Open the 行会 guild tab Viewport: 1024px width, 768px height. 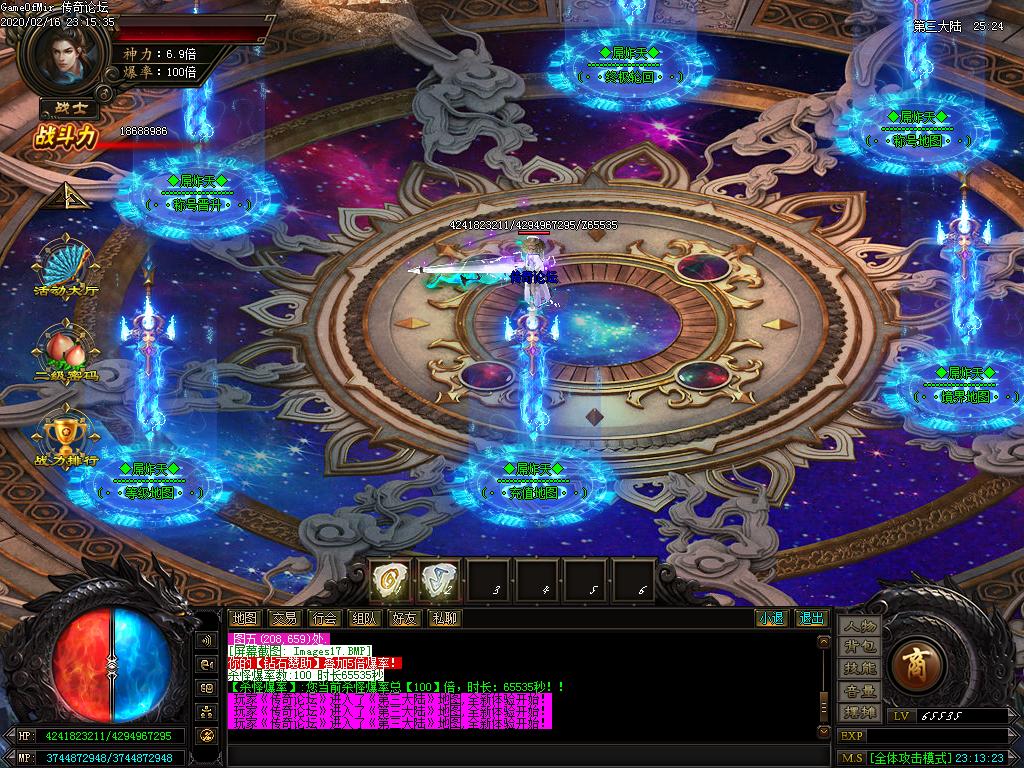[x=324, y=619]
